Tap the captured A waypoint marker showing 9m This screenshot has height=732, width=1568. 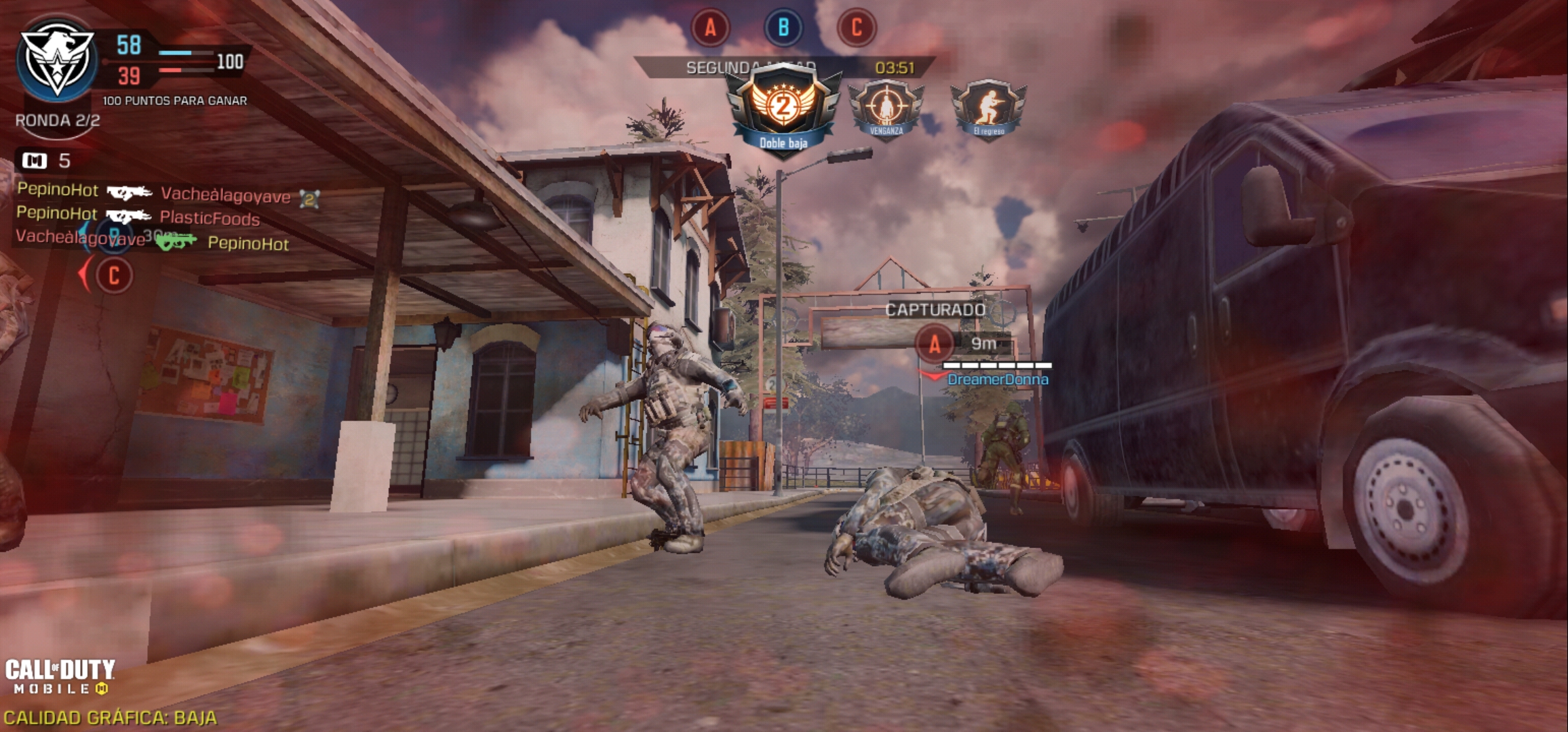[x=935, y=344]
